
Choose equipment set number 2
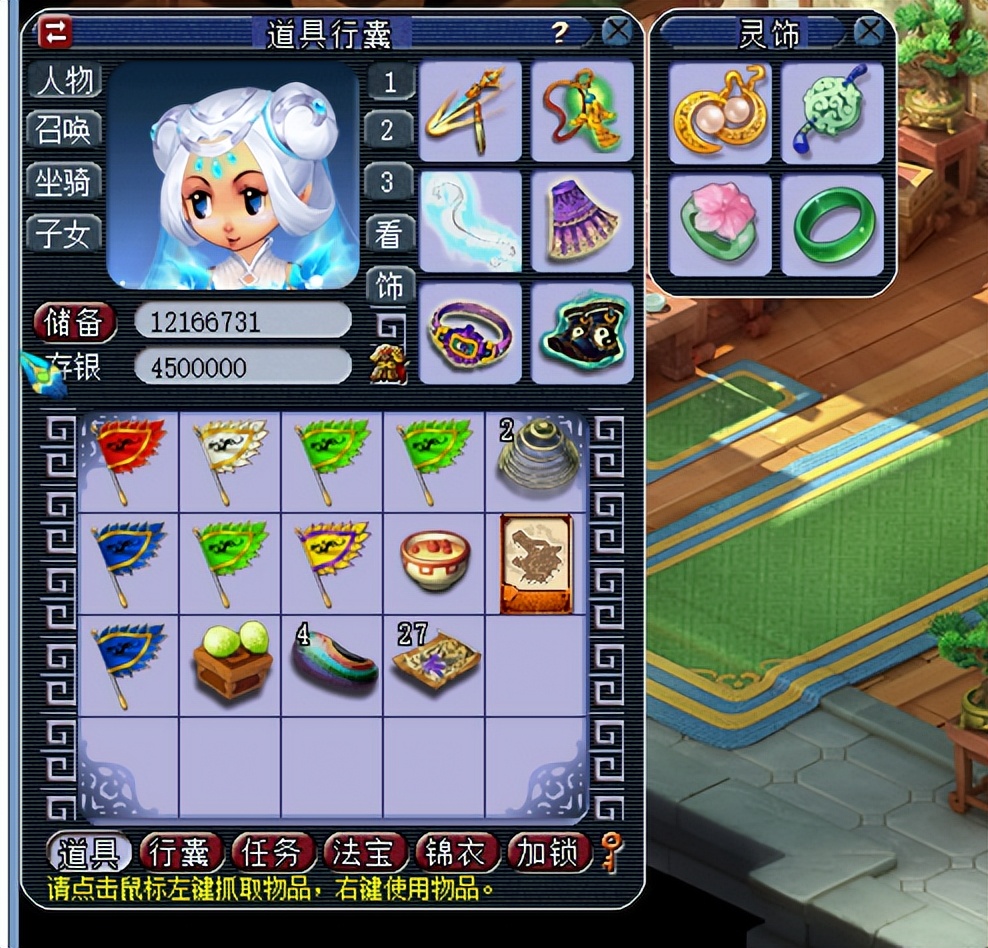(x=389, y=130)
